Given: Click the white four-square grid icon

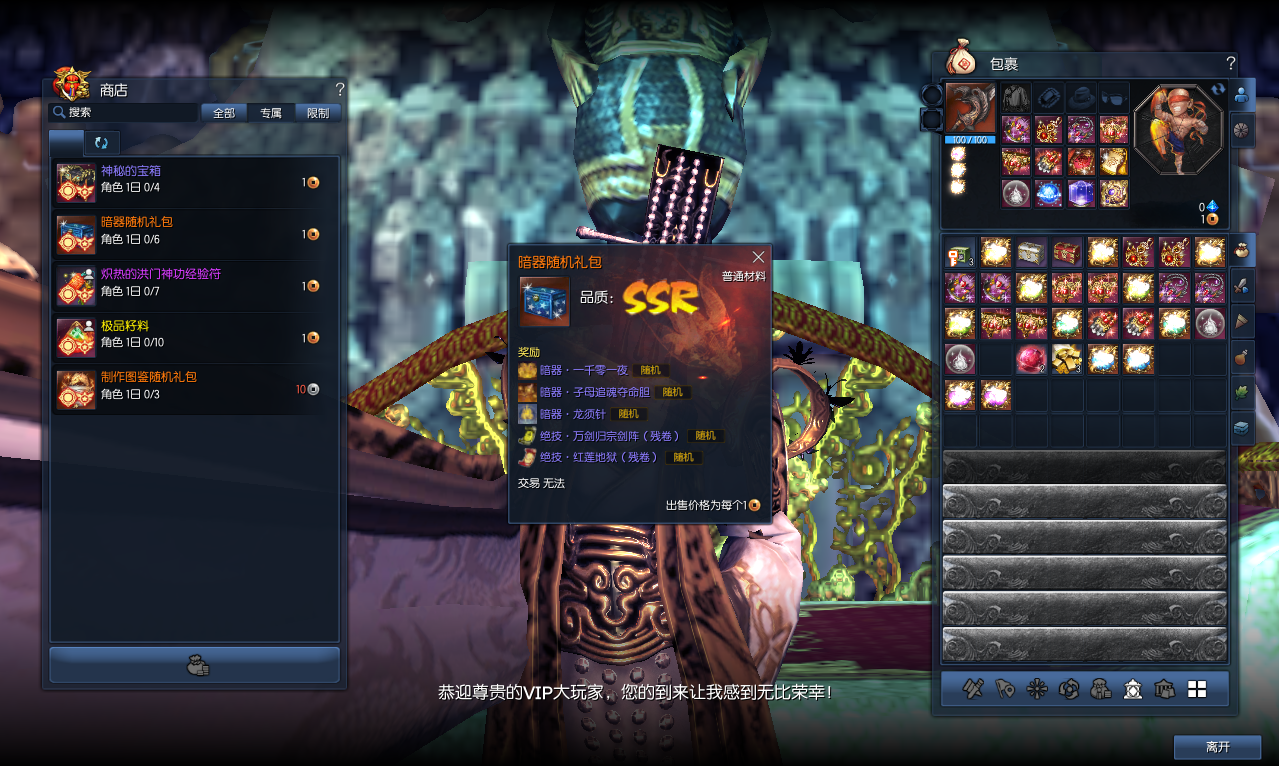Looking at the screenshot, I should [x=1197, y=689].
